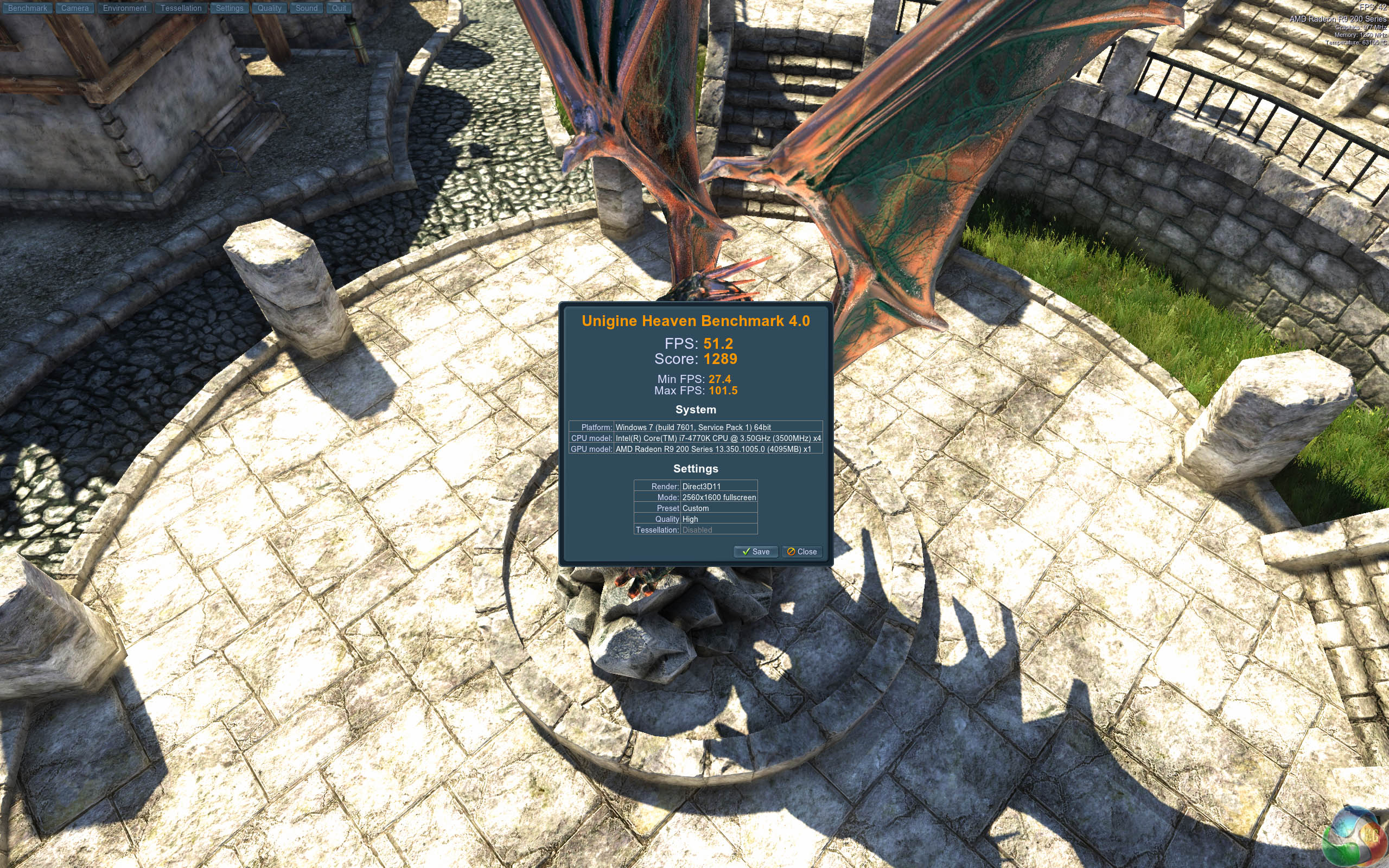Open the Settings panel
The height and width of the screenshot is (868, 1389).
click(230, 8)
